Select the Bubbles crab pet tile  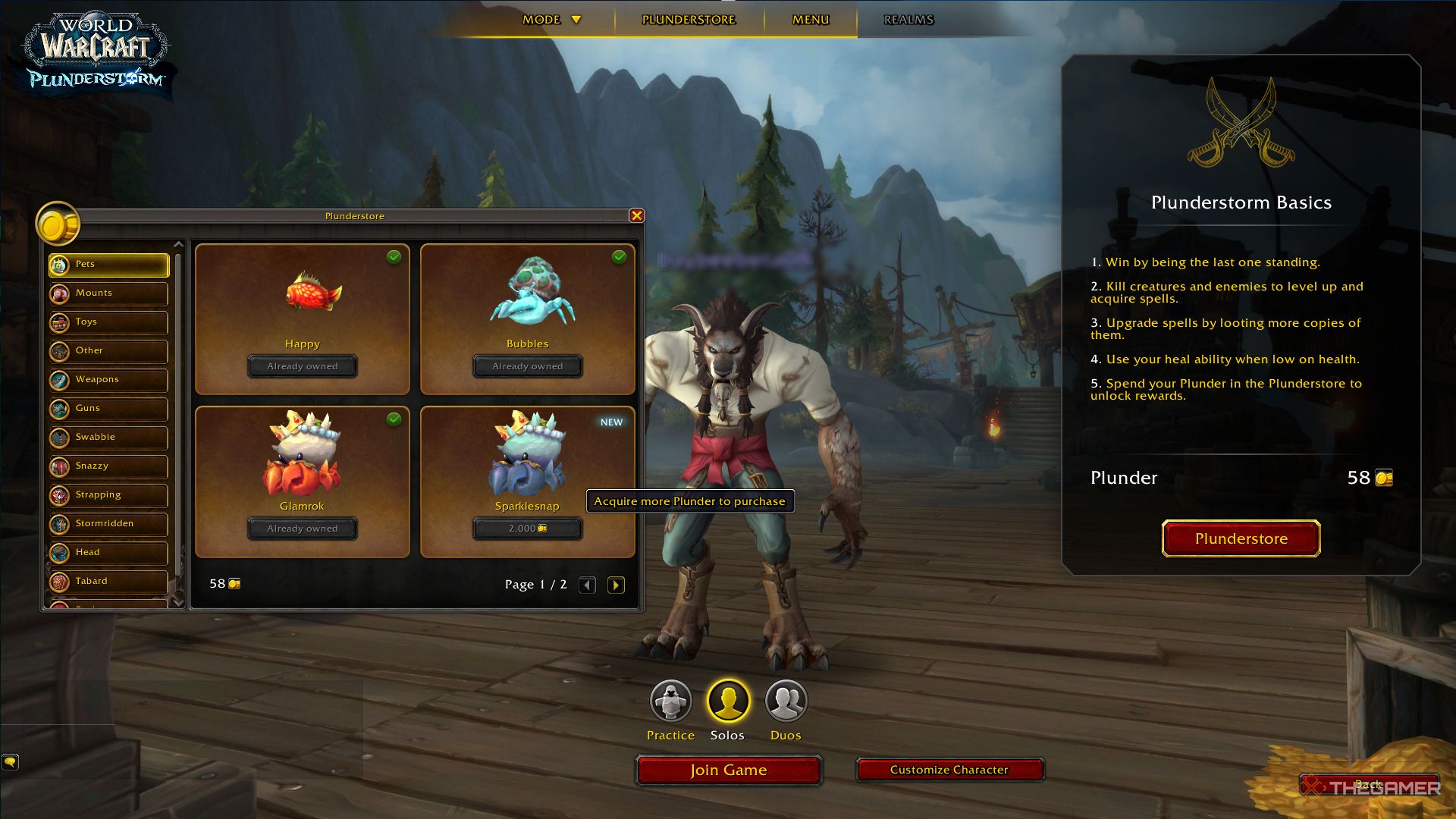pyautogui.click(x=527, y=318)
